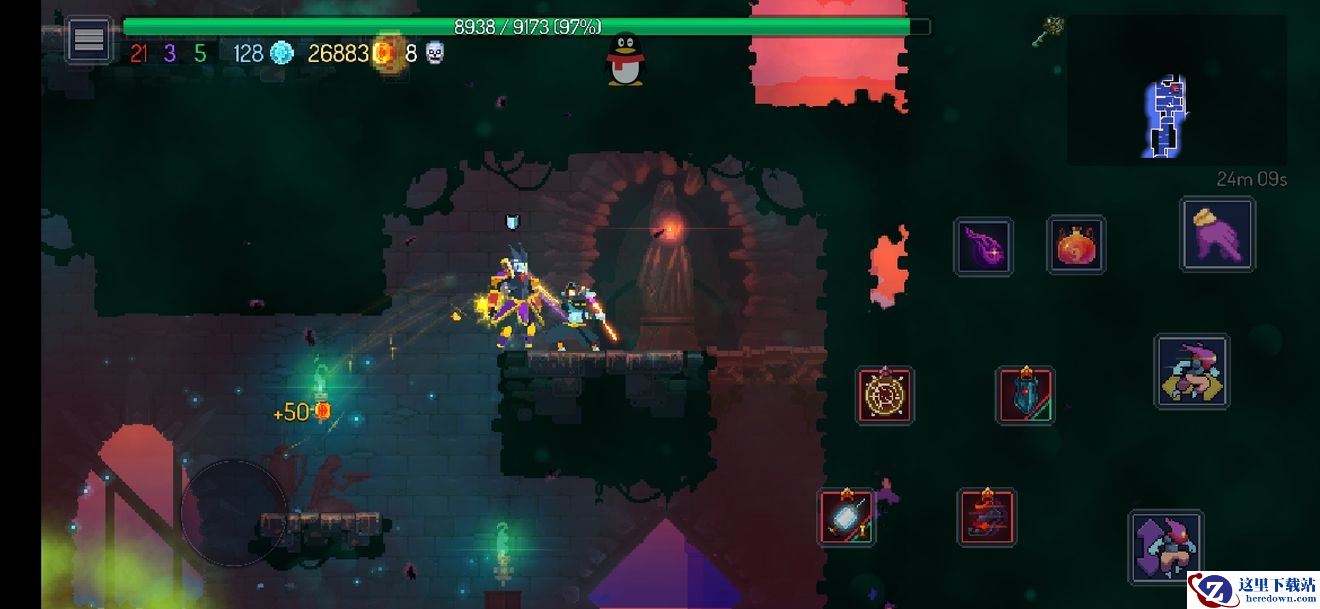
Task: Touch the virtual movement joystick
Action: click(x=234, y=512)
